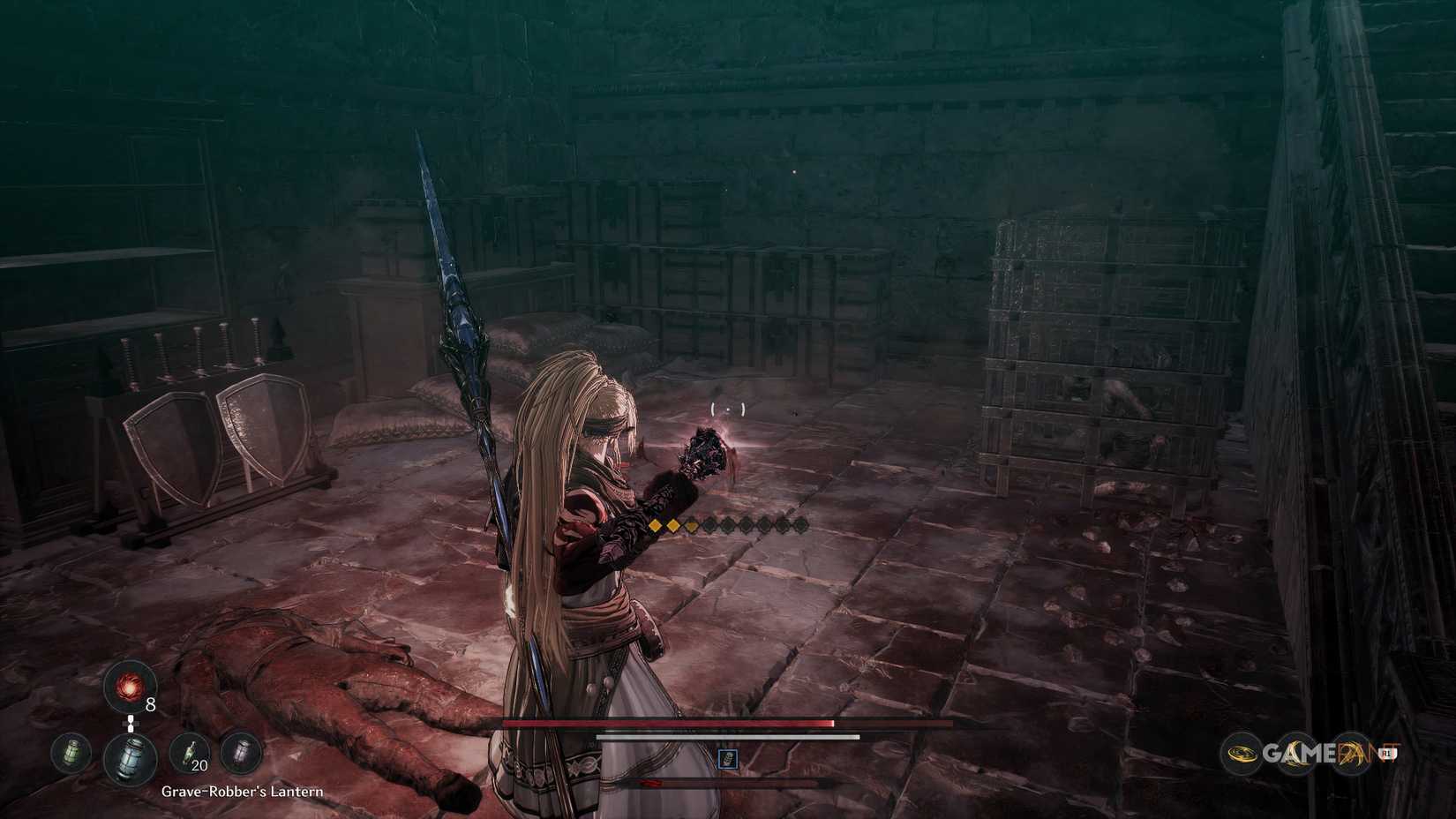Click the white stamina bar below the health bar
1456x819 pixels.
pos(726,734)
